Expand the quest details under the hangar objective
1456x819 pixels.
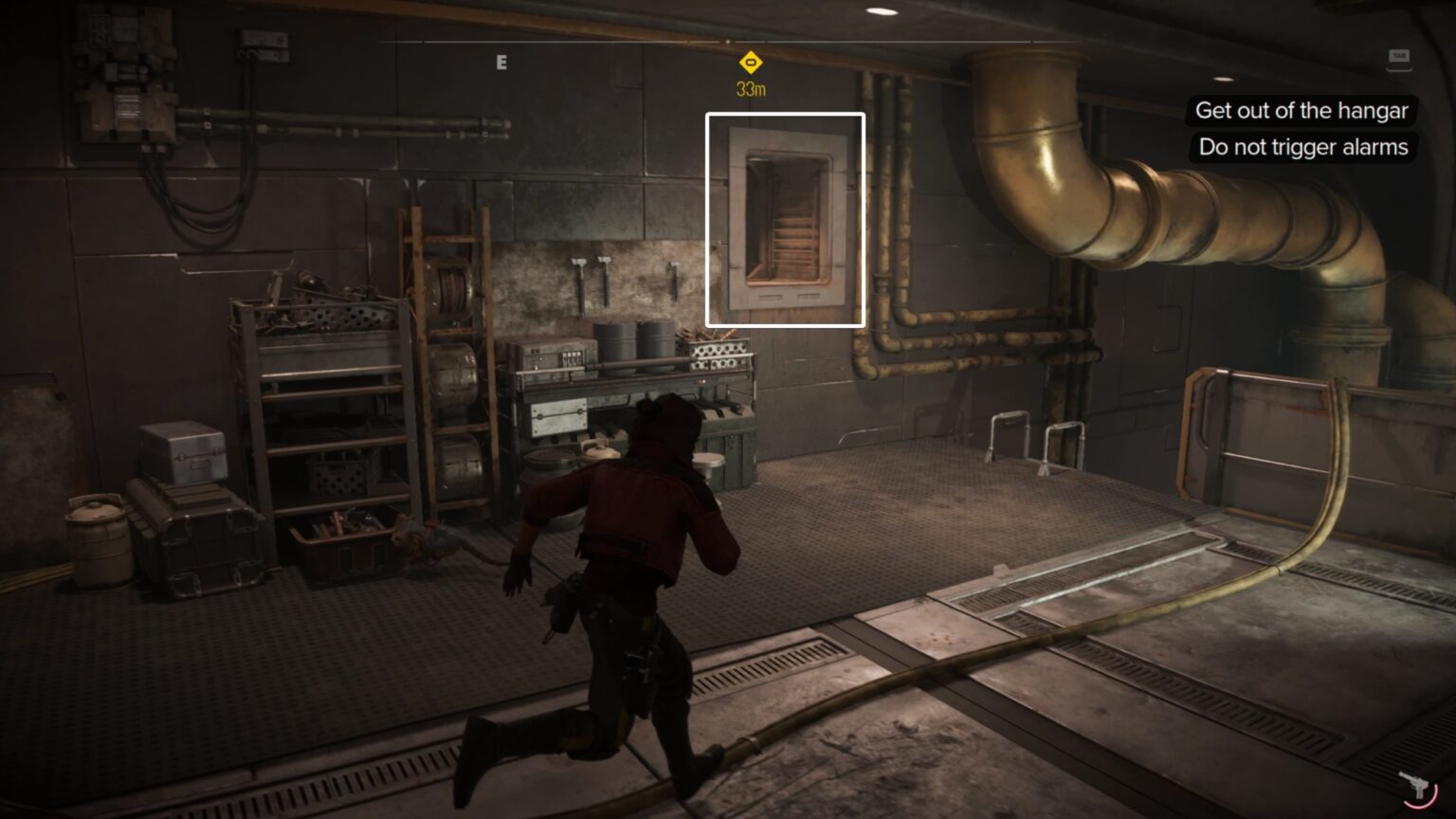tap(1301, 148)
